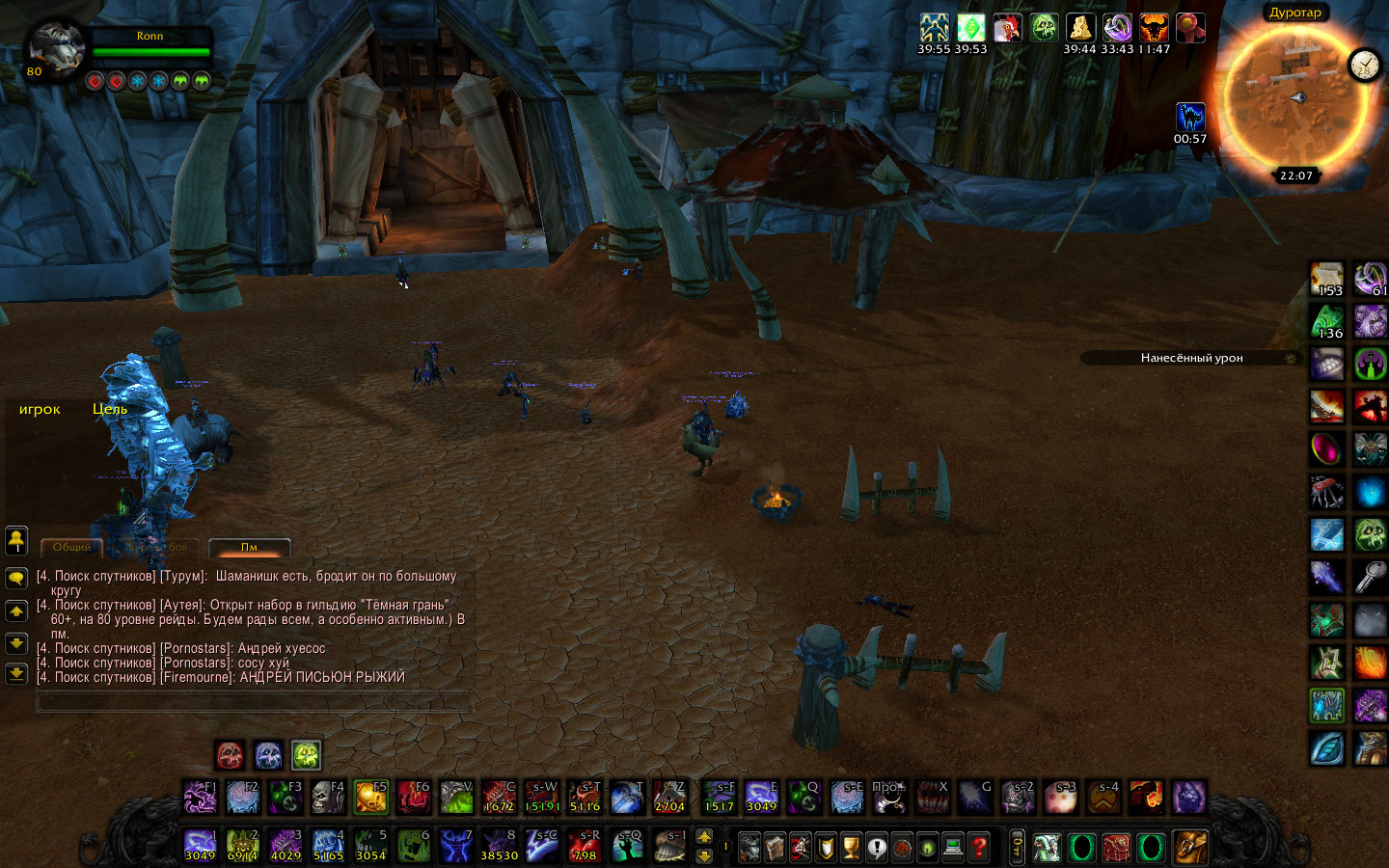
Task: Open the red question mark help button
Action: 979,847
